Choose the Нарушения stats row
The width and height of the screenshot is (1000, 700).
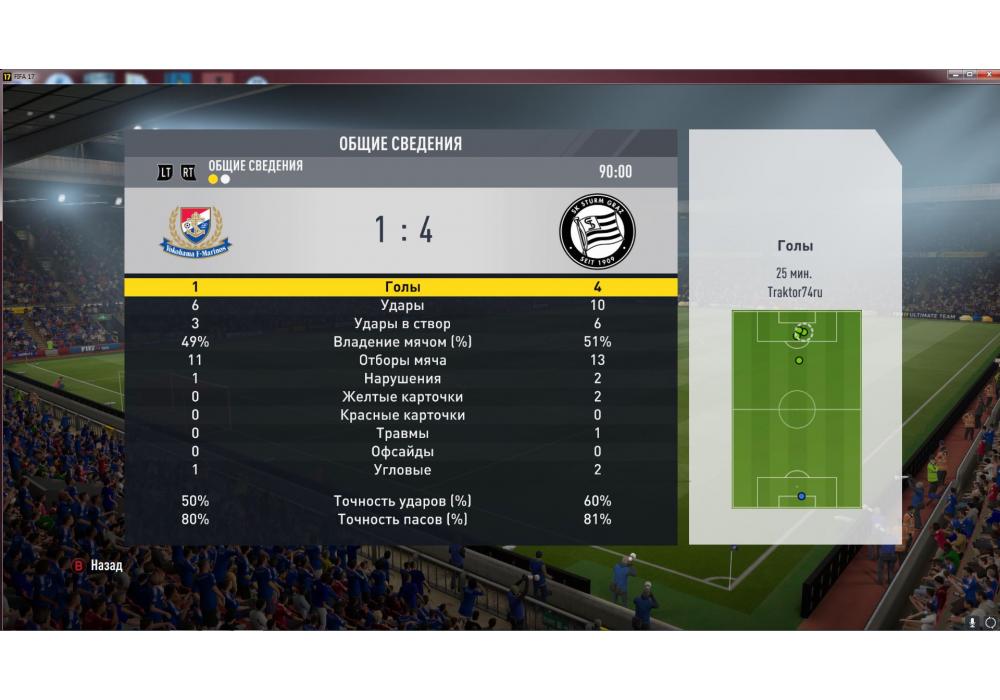coord(402,379)
